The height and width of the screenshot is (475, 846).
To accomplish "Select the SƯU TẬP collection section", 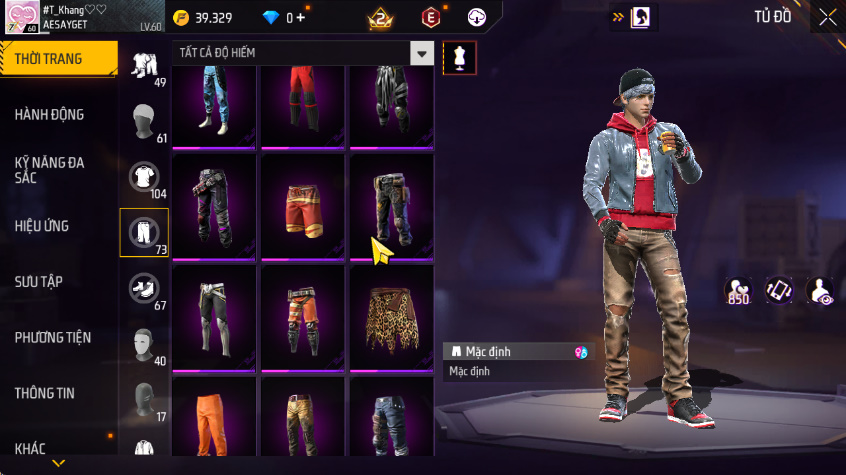I will [x=39, y=281].
